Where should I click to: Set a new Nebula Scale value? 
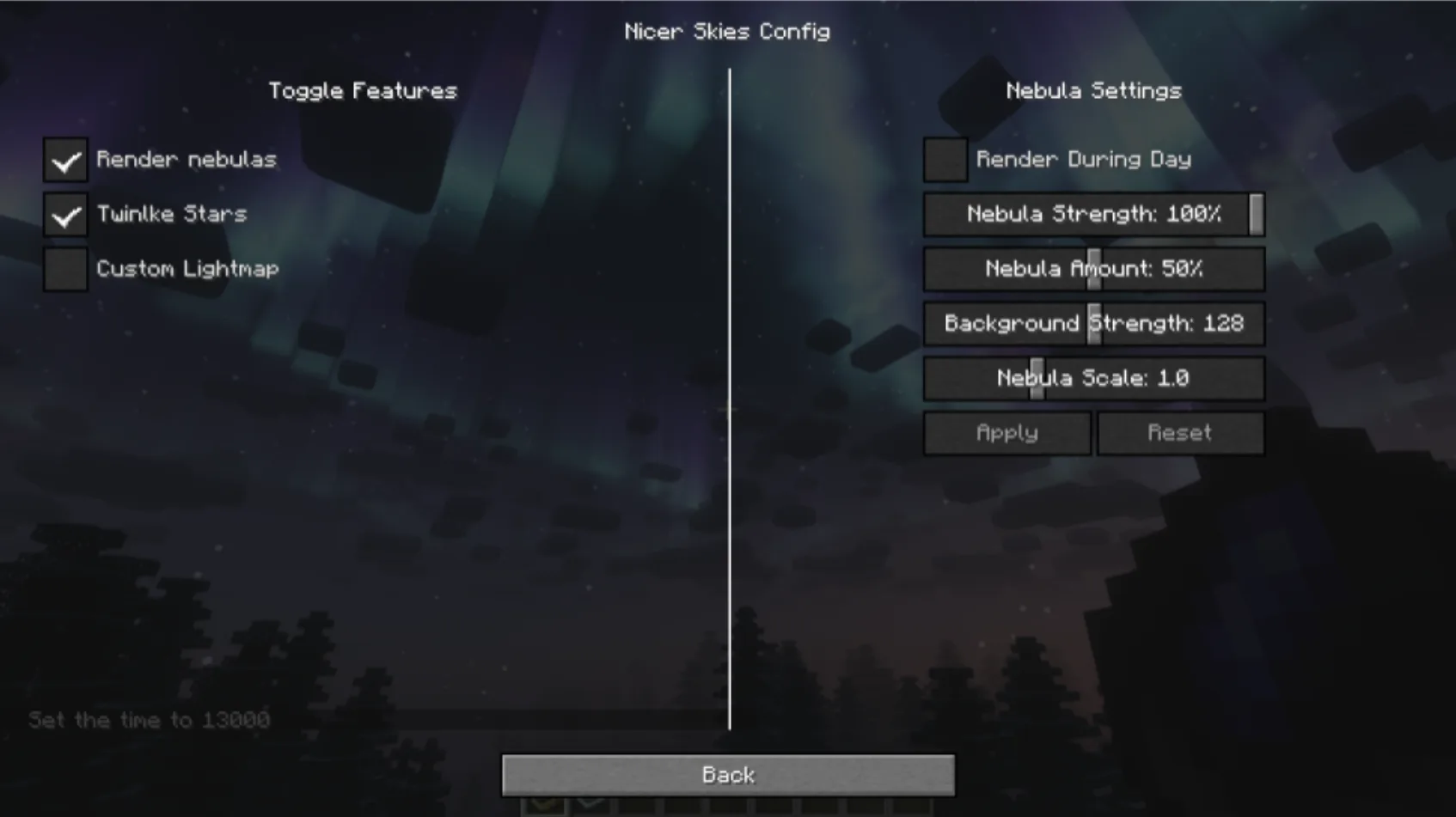click(1036, 378)
